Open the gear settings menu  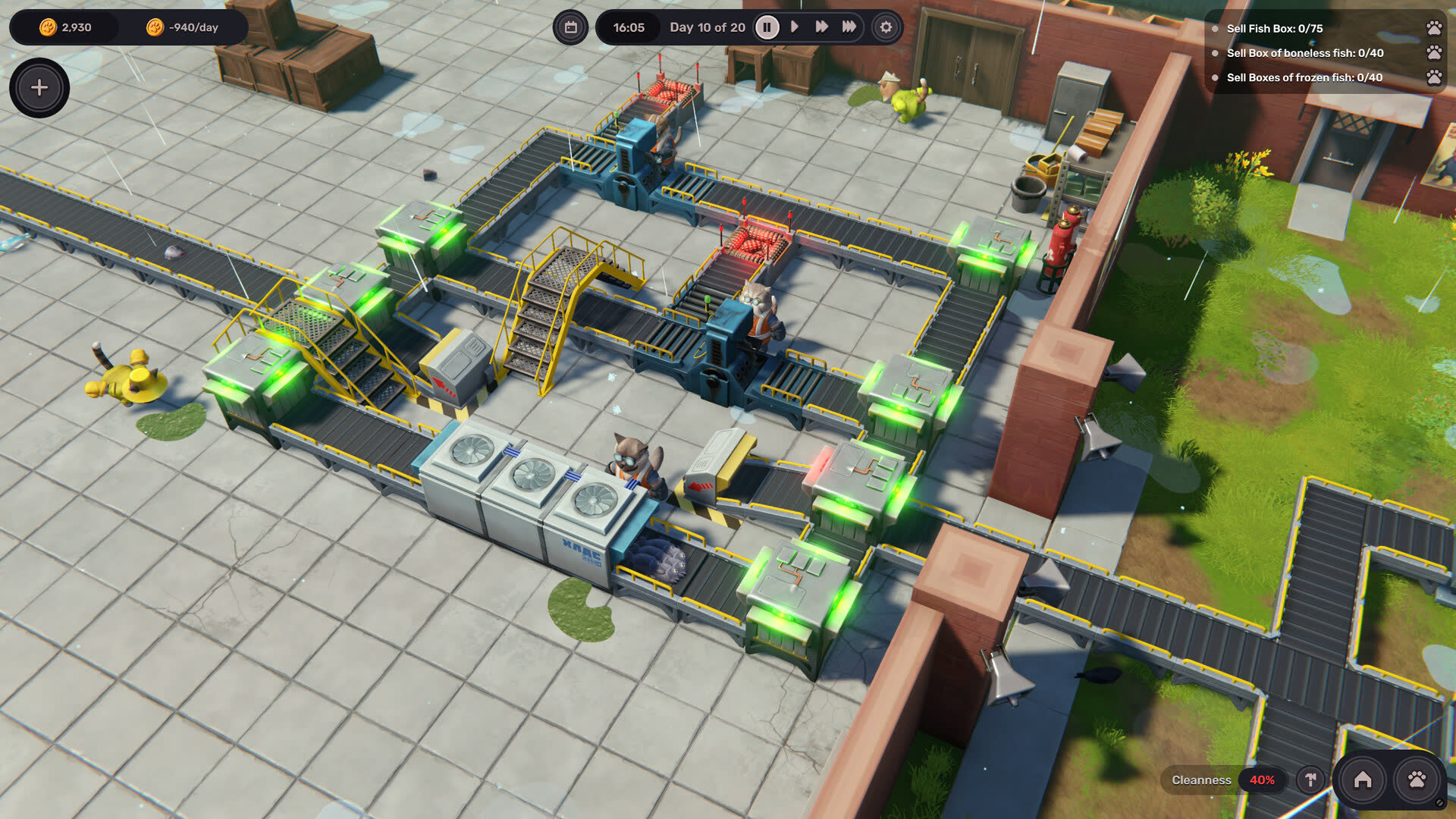tap(886, 27)
